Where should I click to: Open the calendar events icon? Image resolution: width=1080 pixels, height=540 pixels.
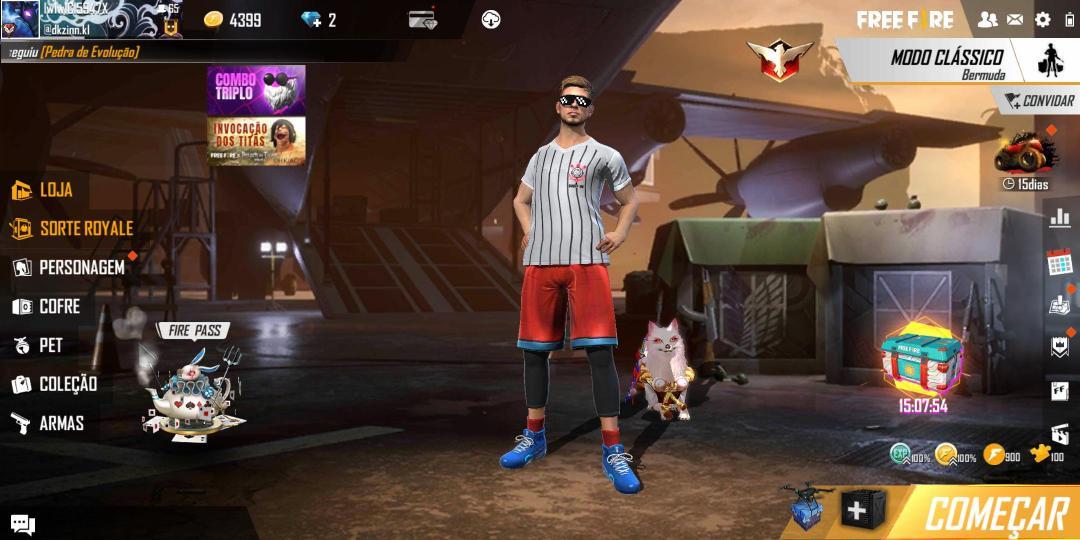click(1059, 262)
